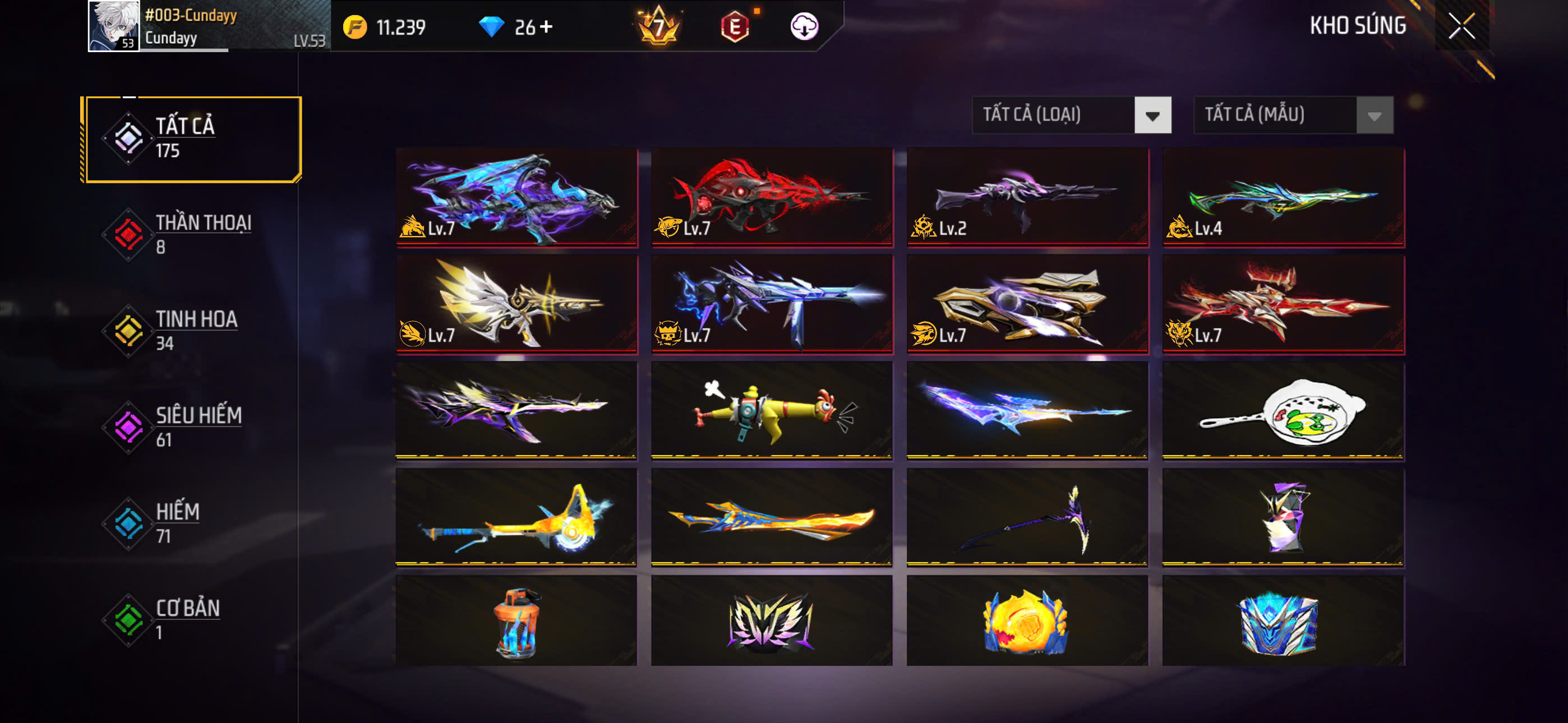Select the frying pan skin

[x=1283, y=410]
